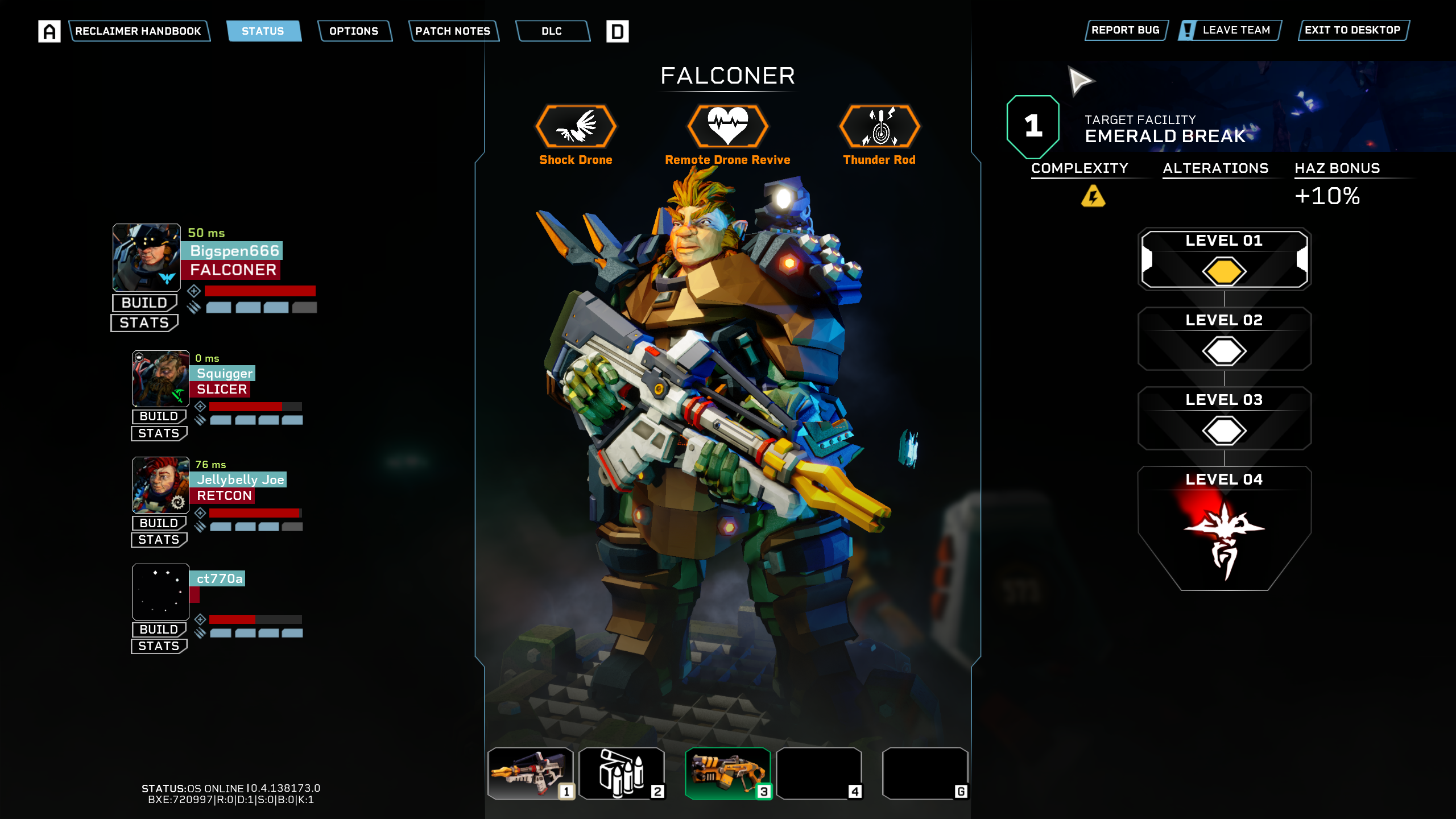Select the Shock Drone ability icon

(576, 126)
